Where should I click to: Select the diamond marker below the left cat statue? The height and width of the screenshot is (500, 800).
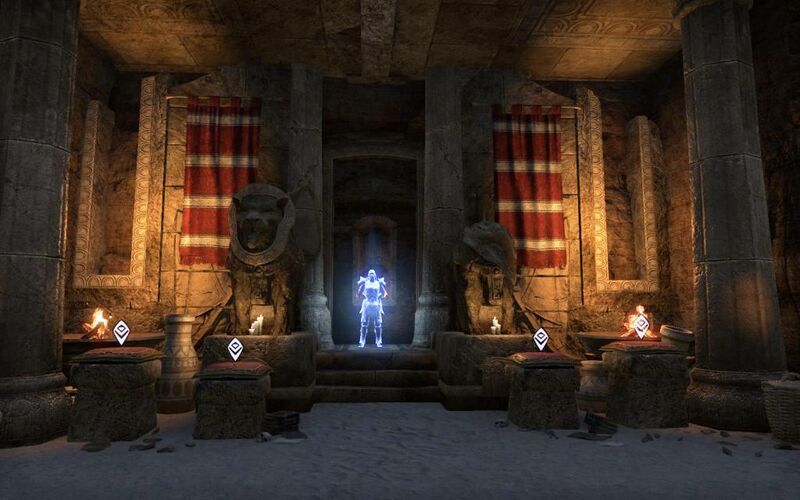pyautogui.click(x=235, y=348)
